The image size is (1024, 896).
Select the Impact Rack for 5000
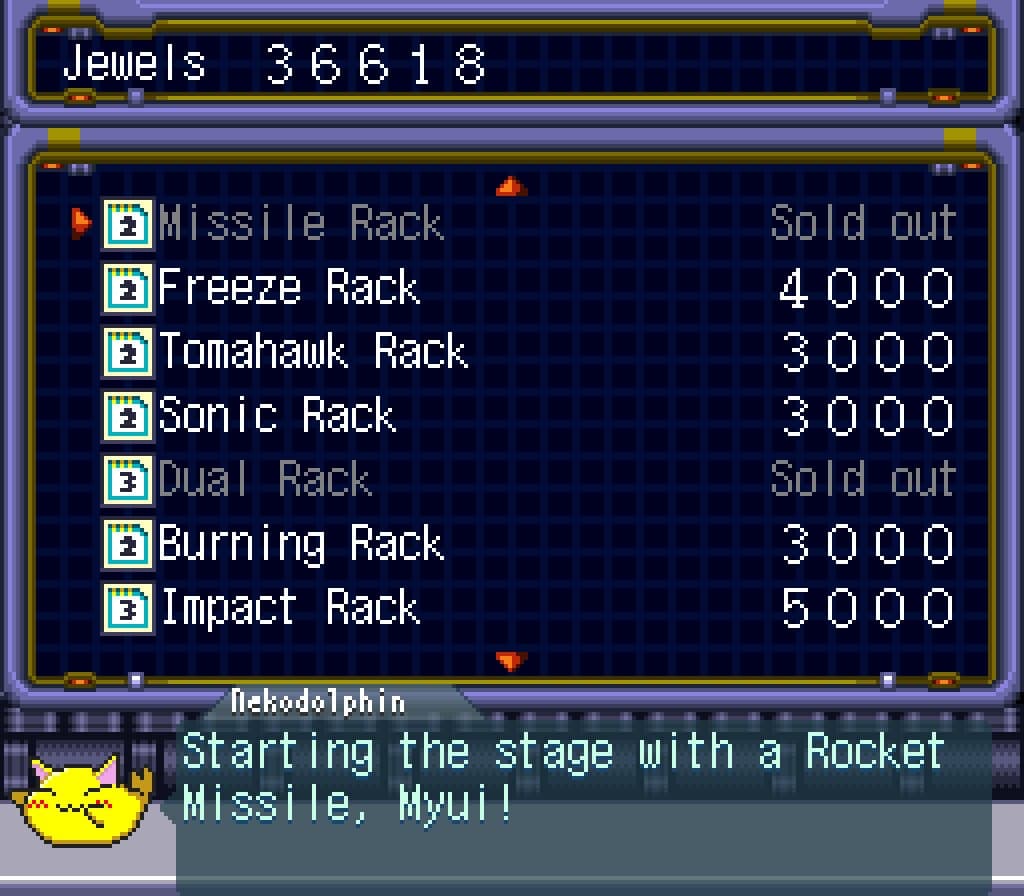click(289, 608)
